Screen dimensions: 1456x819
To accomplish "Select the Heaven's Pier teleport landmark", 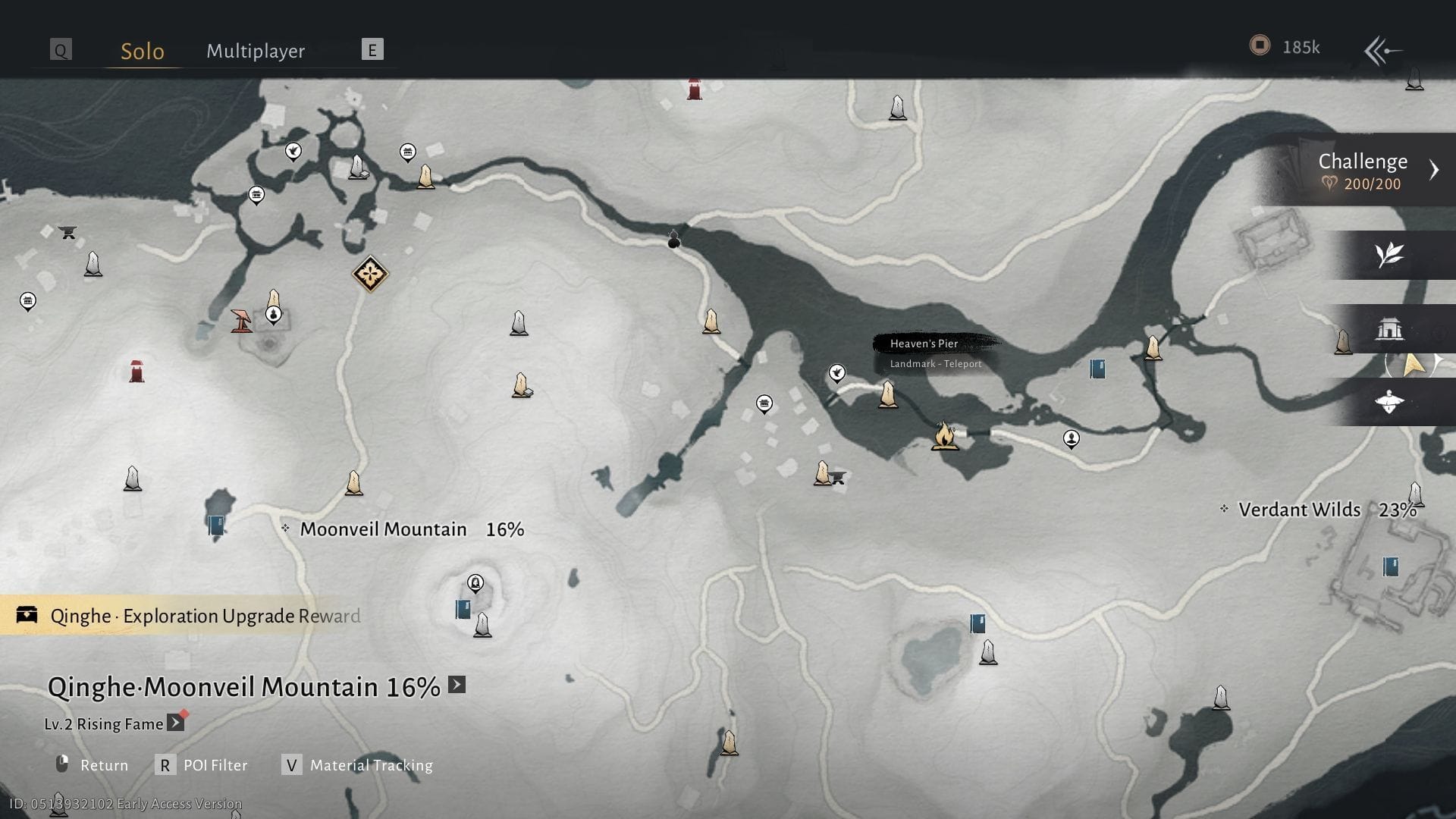I will tap(887, 394).
